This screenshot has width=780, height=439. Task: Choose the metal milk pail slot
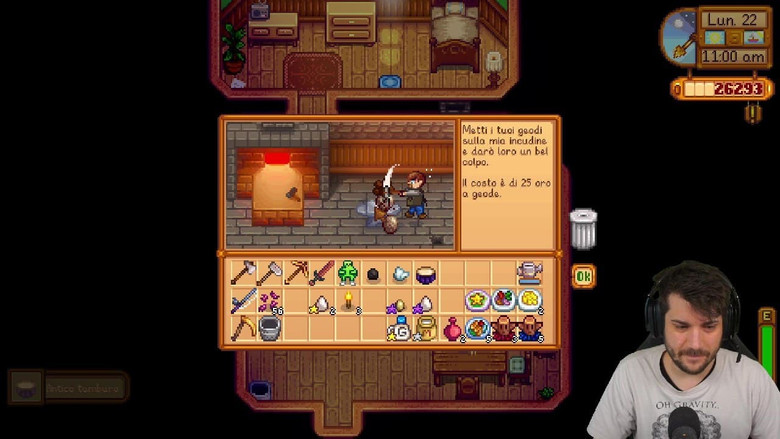pyautogui.click(x=269, y=328)
